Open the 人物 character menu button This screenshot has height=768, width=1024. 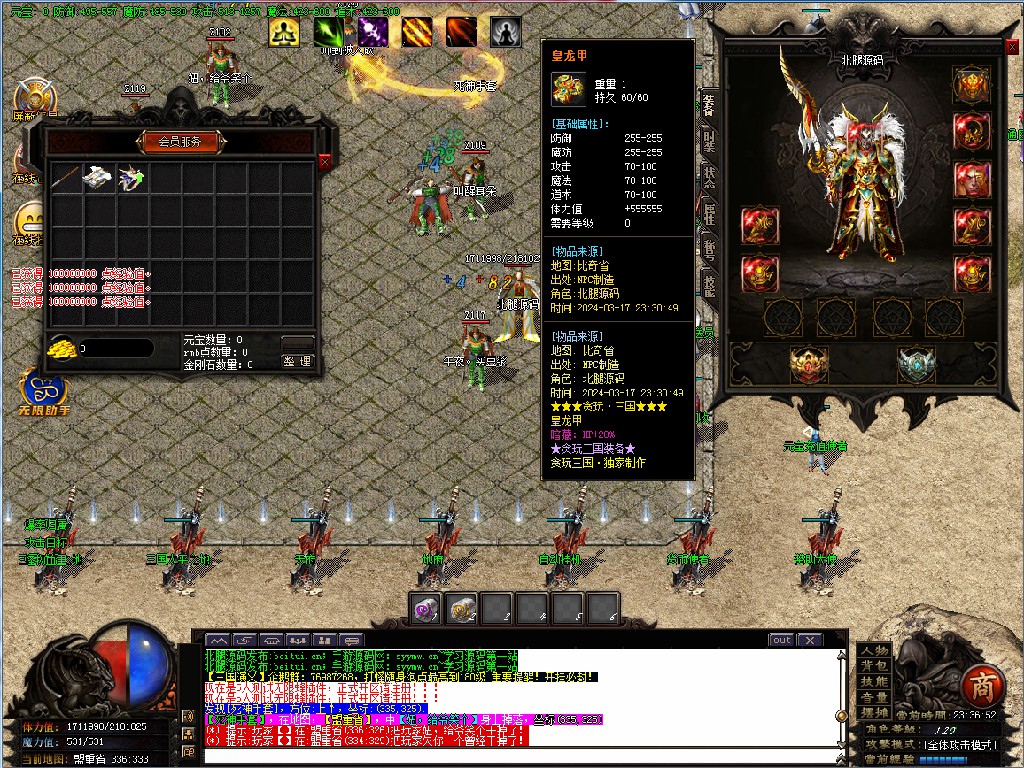874,650
